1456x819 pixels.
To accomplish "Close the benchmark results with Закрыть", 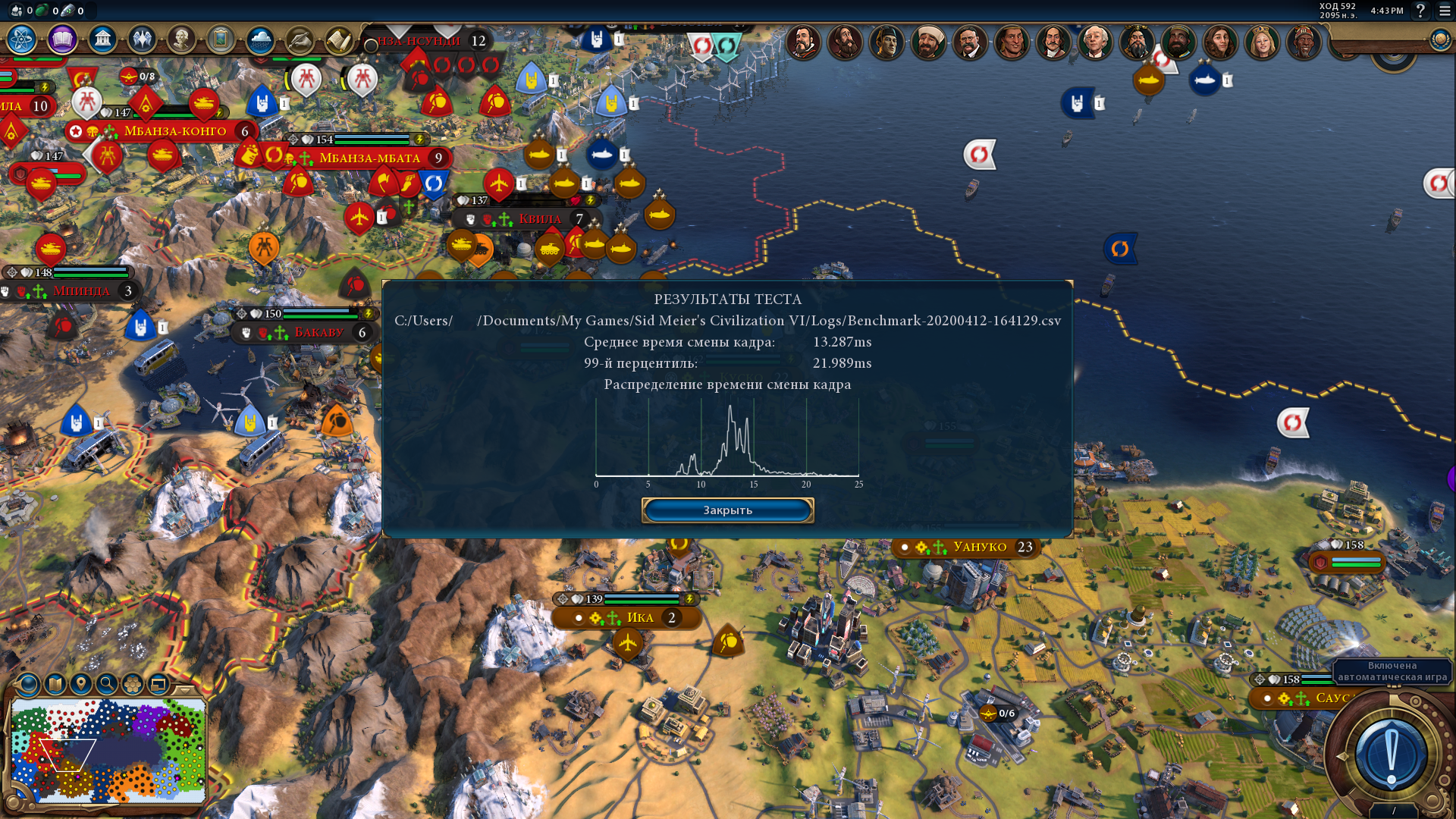I will [727, 510].
